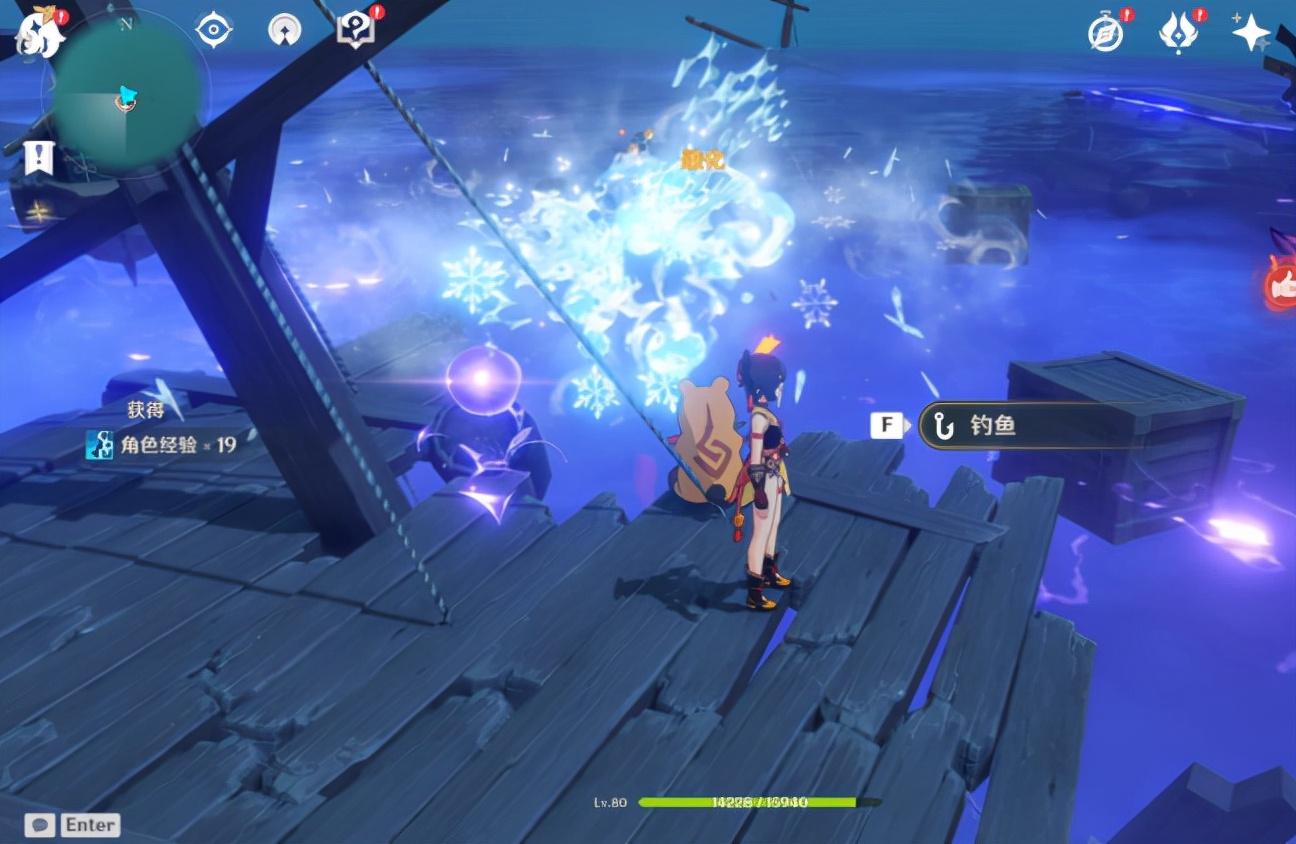Open the quest bookmark with exclamation mark

(39, 158)
